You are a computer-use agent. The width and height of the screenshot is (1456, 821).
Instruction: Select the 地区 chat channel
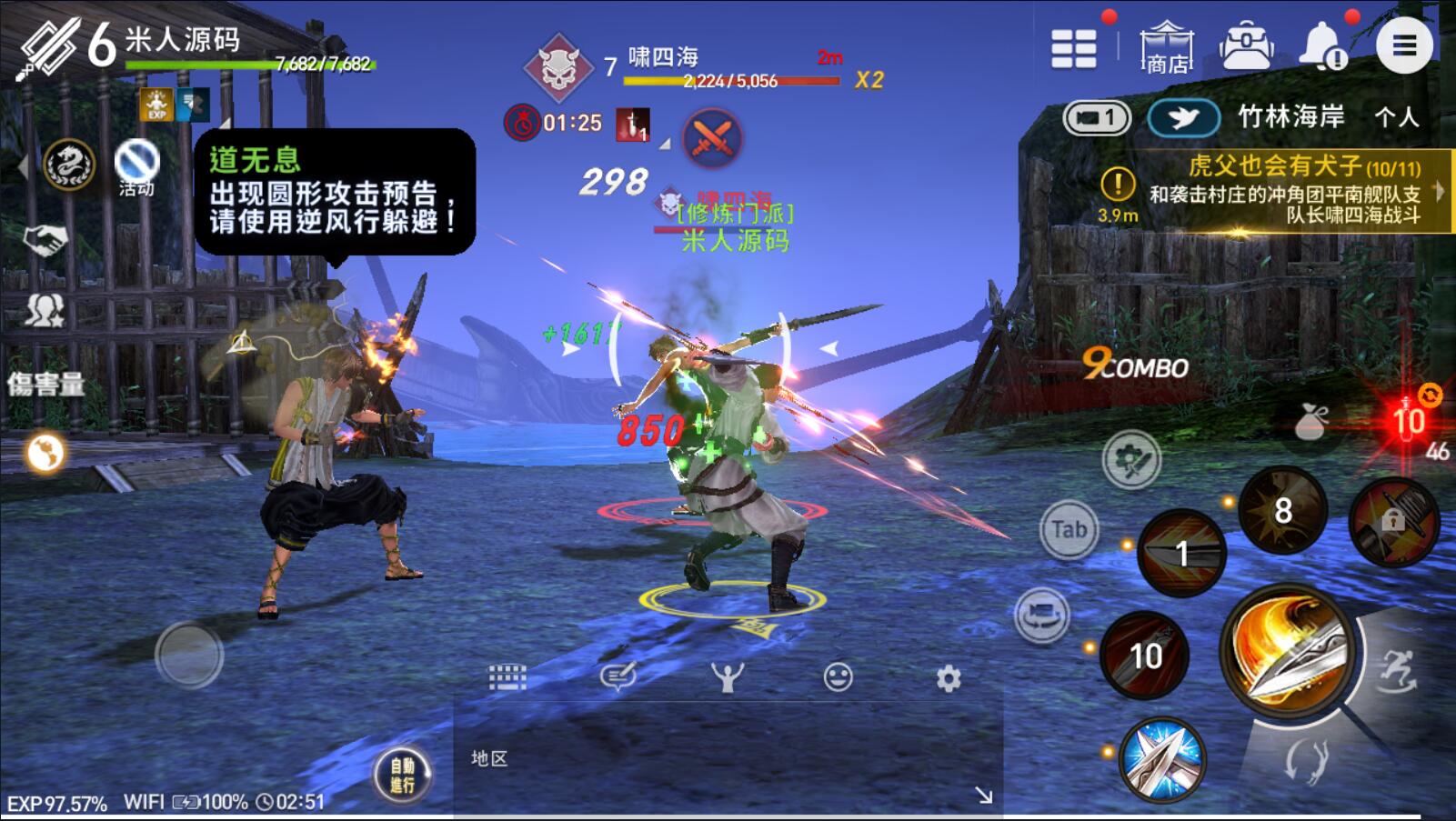[489, 758]
